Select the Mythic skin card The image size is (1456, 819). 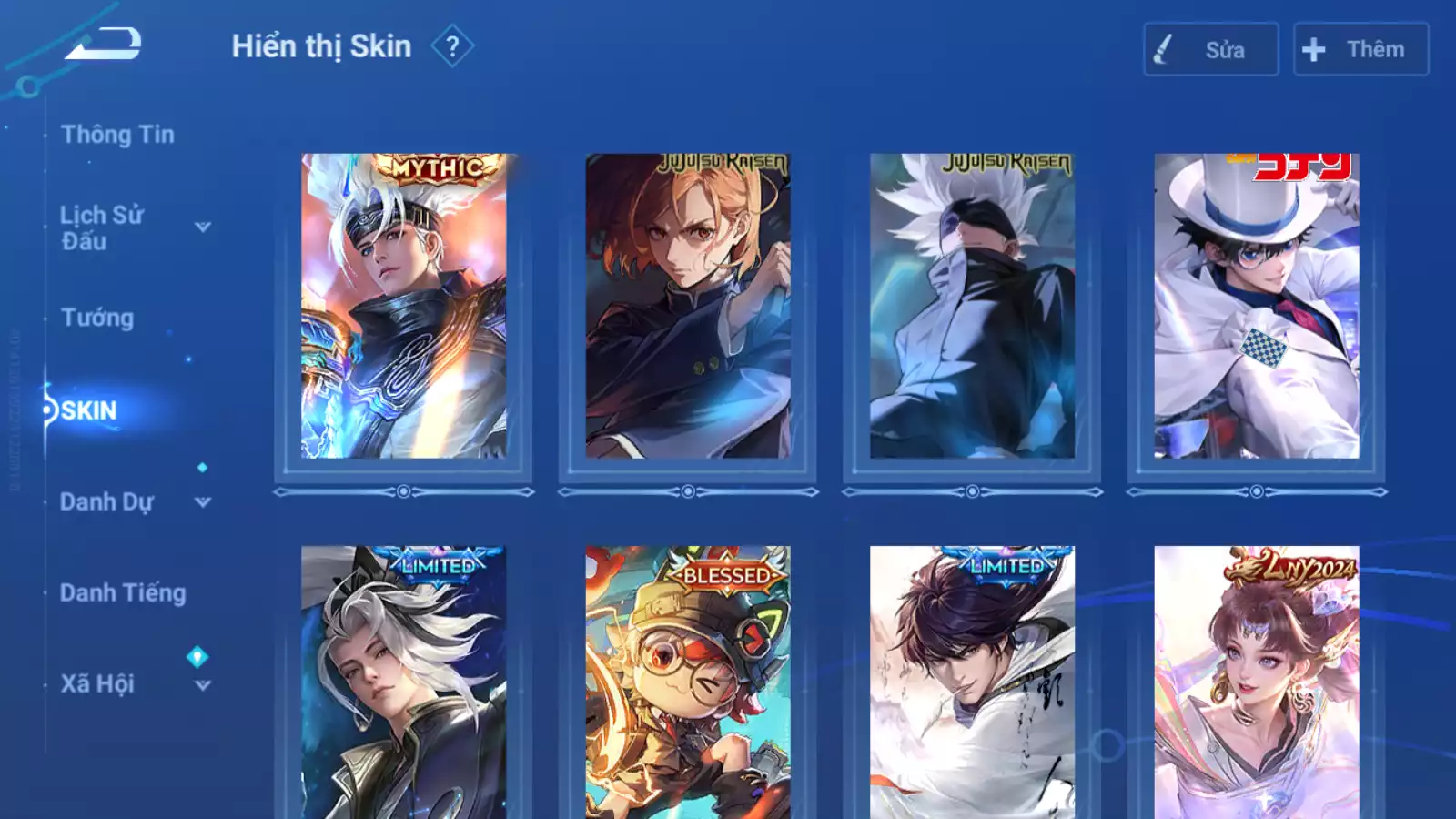403,306
